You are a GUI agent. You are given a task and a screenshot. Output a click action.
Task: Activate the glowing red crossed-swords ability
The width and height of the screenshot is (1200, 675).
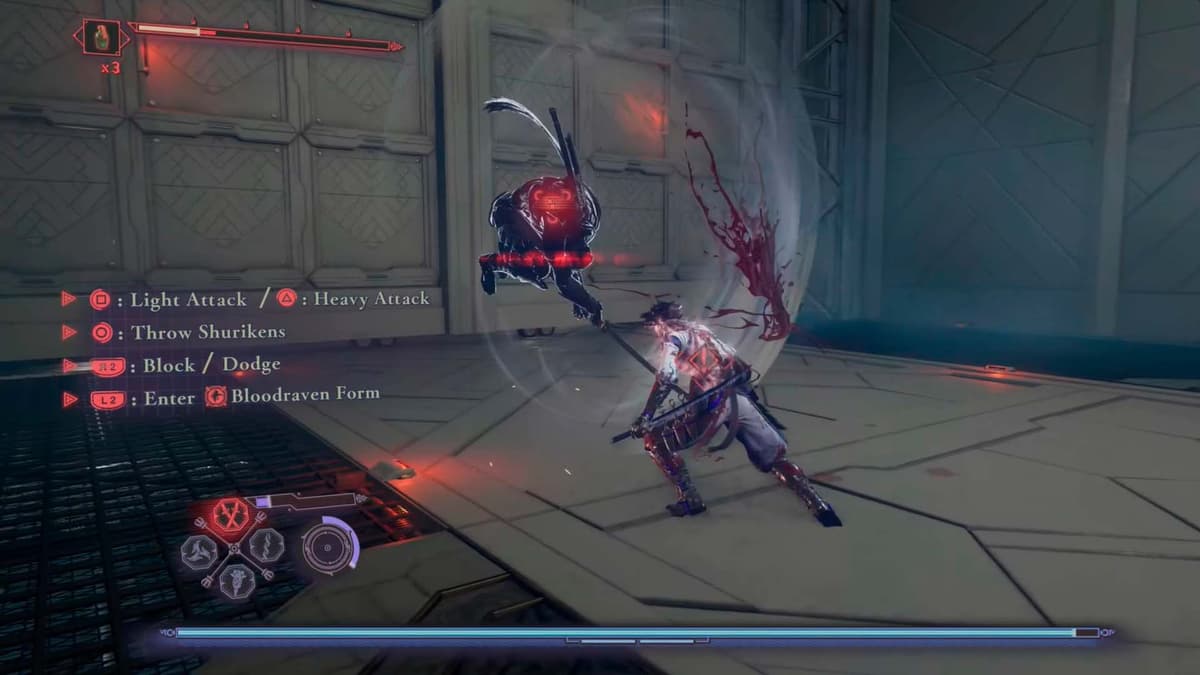pos(231,514)
